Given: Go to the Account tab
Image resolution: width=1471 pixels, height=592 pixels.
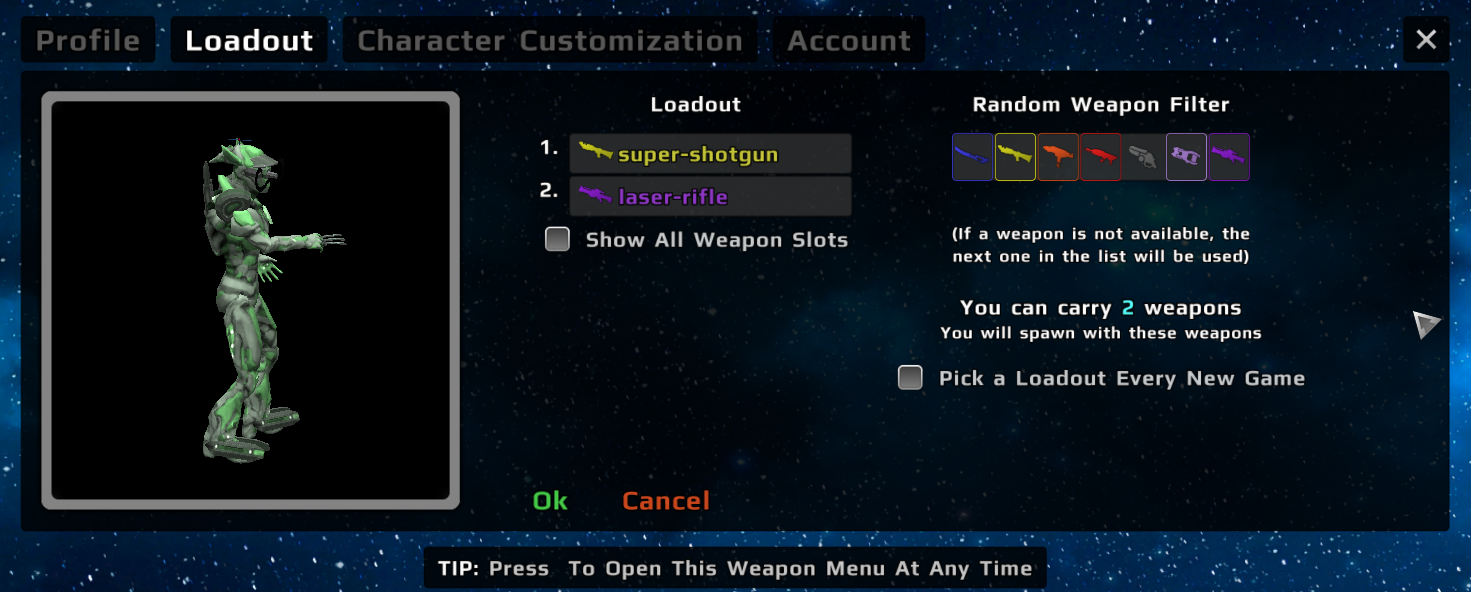Looking at the screenshot, I should [x=849, y=41].
